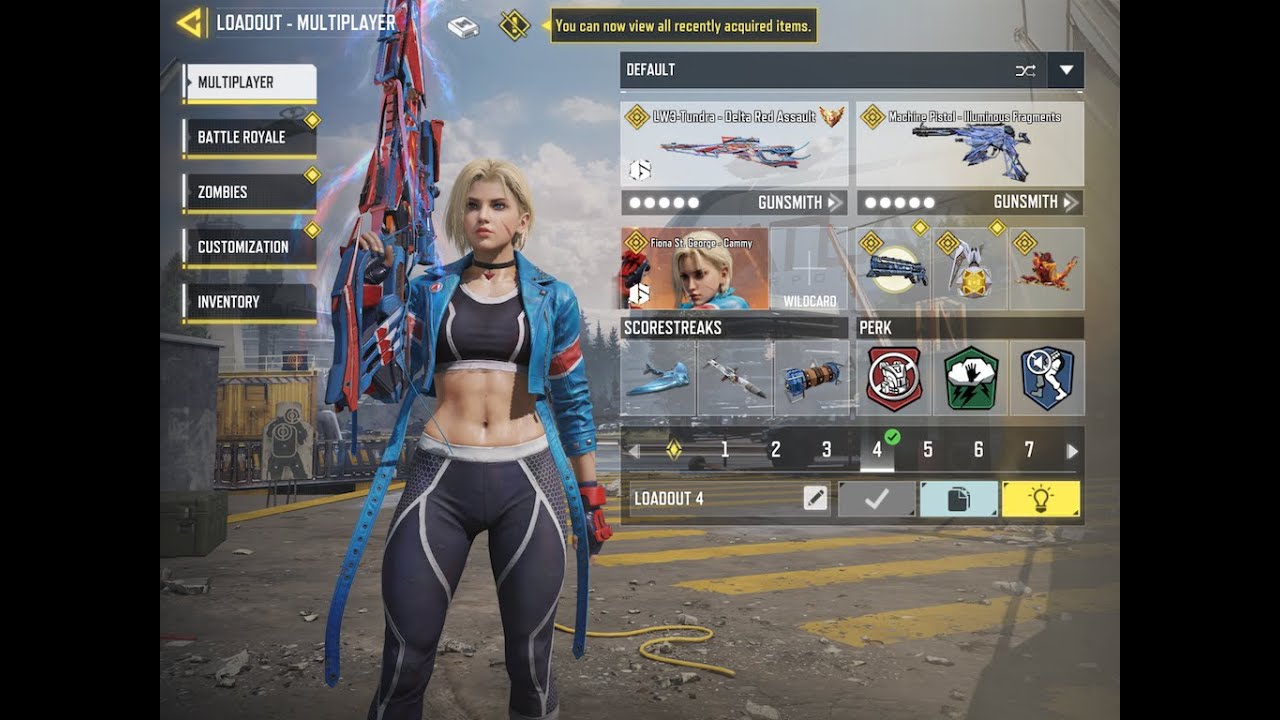Click the shuffle loadout icon
The height and width of the screenshot is (720, 1280).
point(1025,70)
